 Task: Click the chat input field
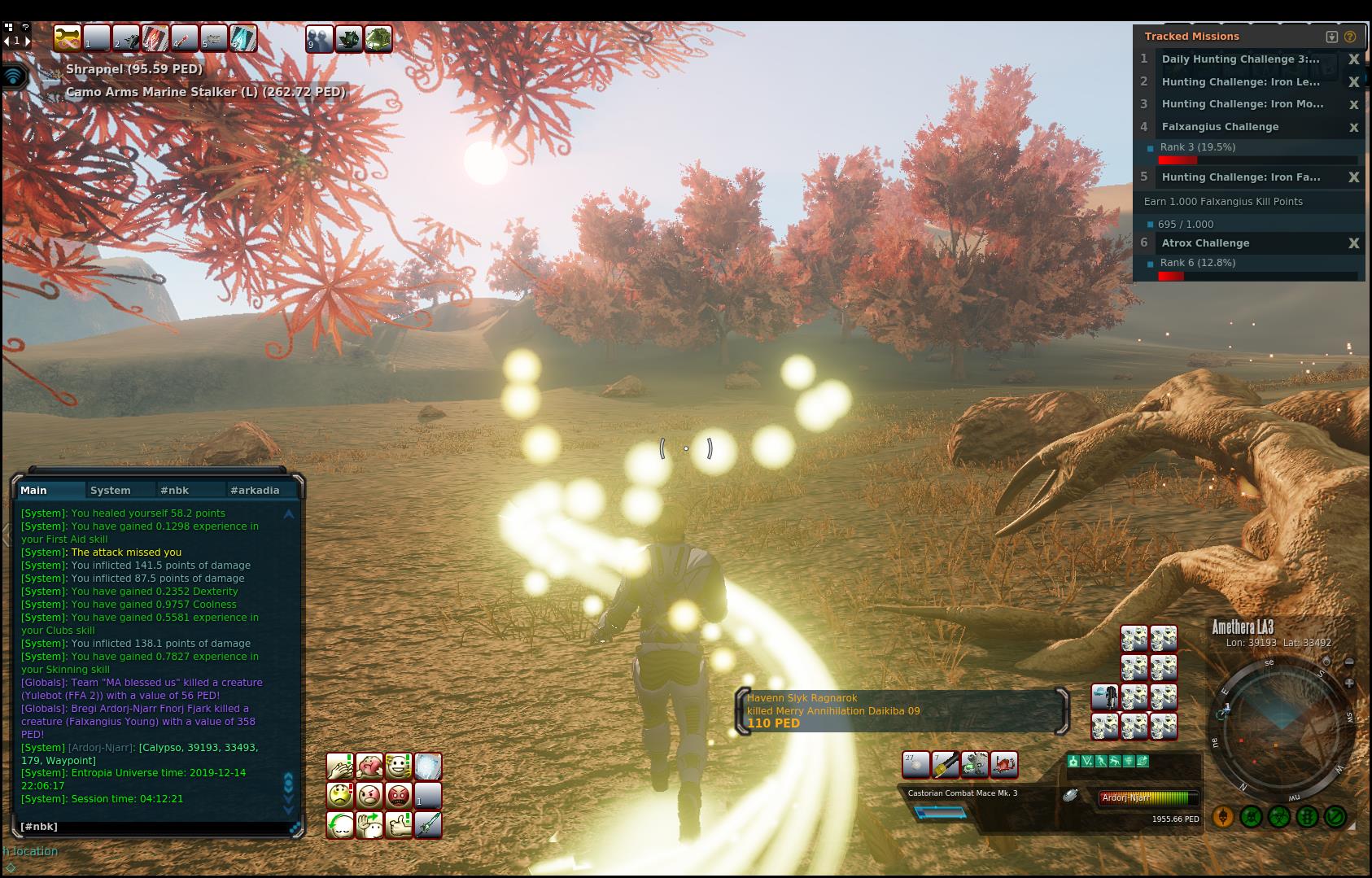pyautogui.click(x=155, y=827)
